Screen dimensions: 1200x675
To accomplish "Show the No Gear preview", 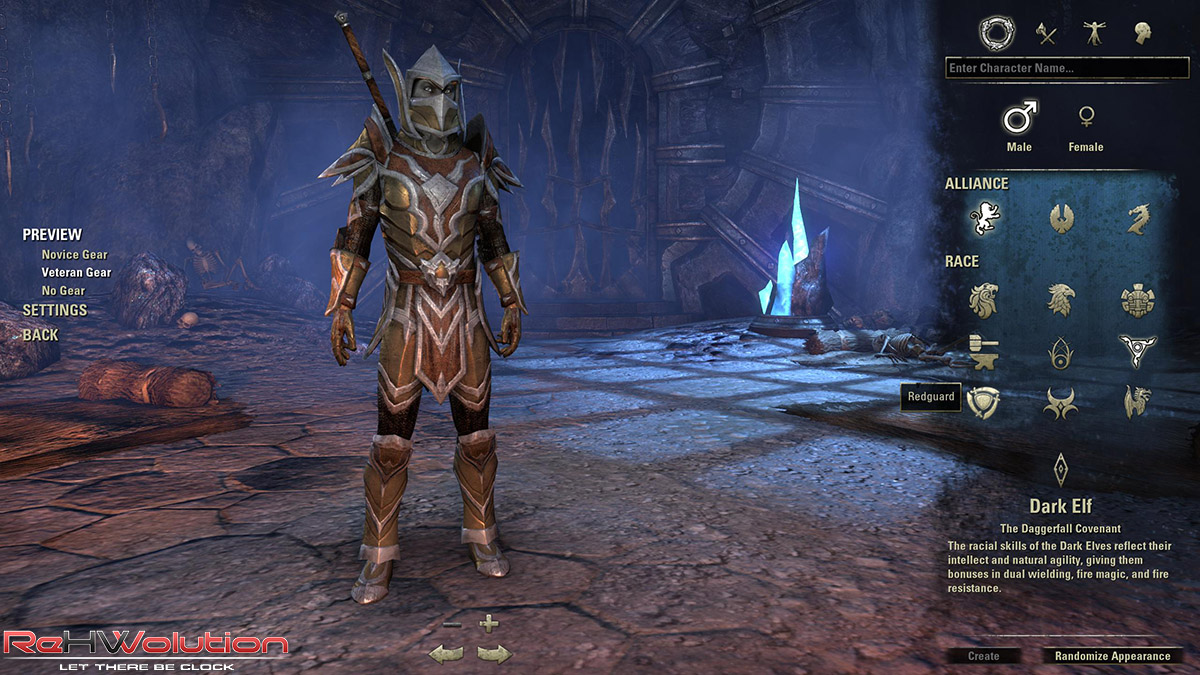I will [x=63, y=291].
